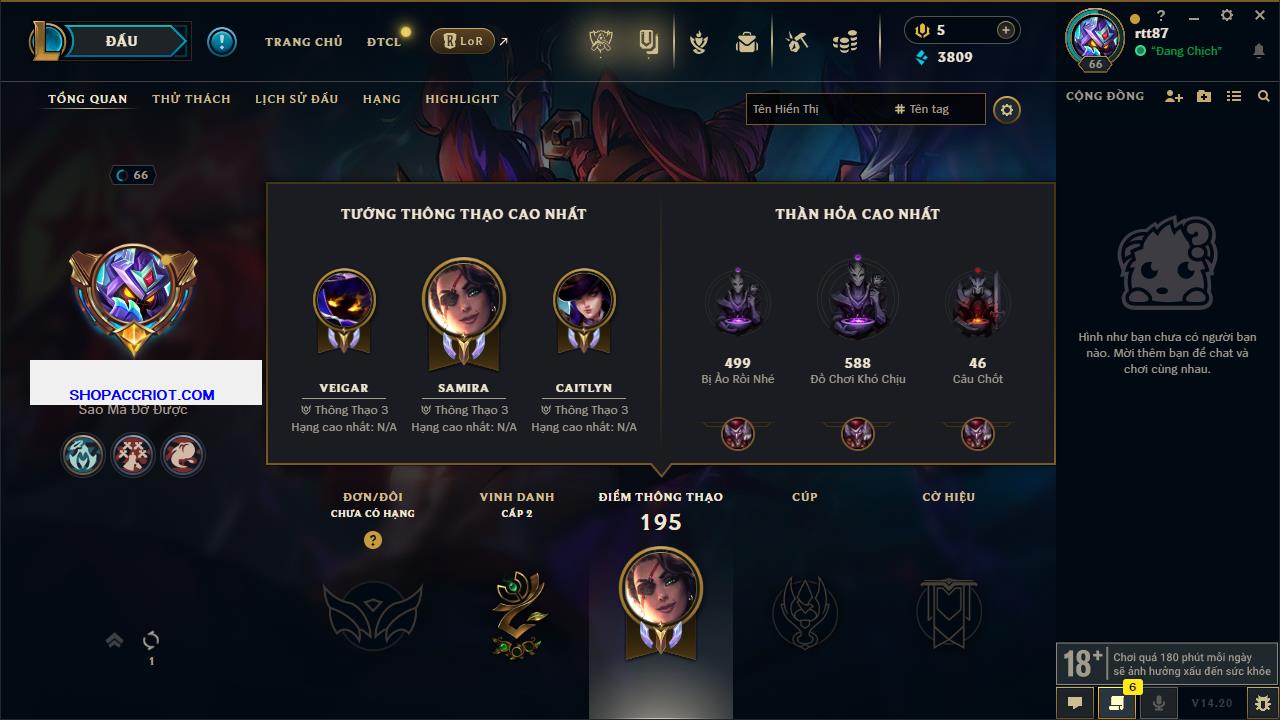Click the Tên Hiển Thị search field
The width and height of the screenshot is (1280, 720).
(815, 109)
